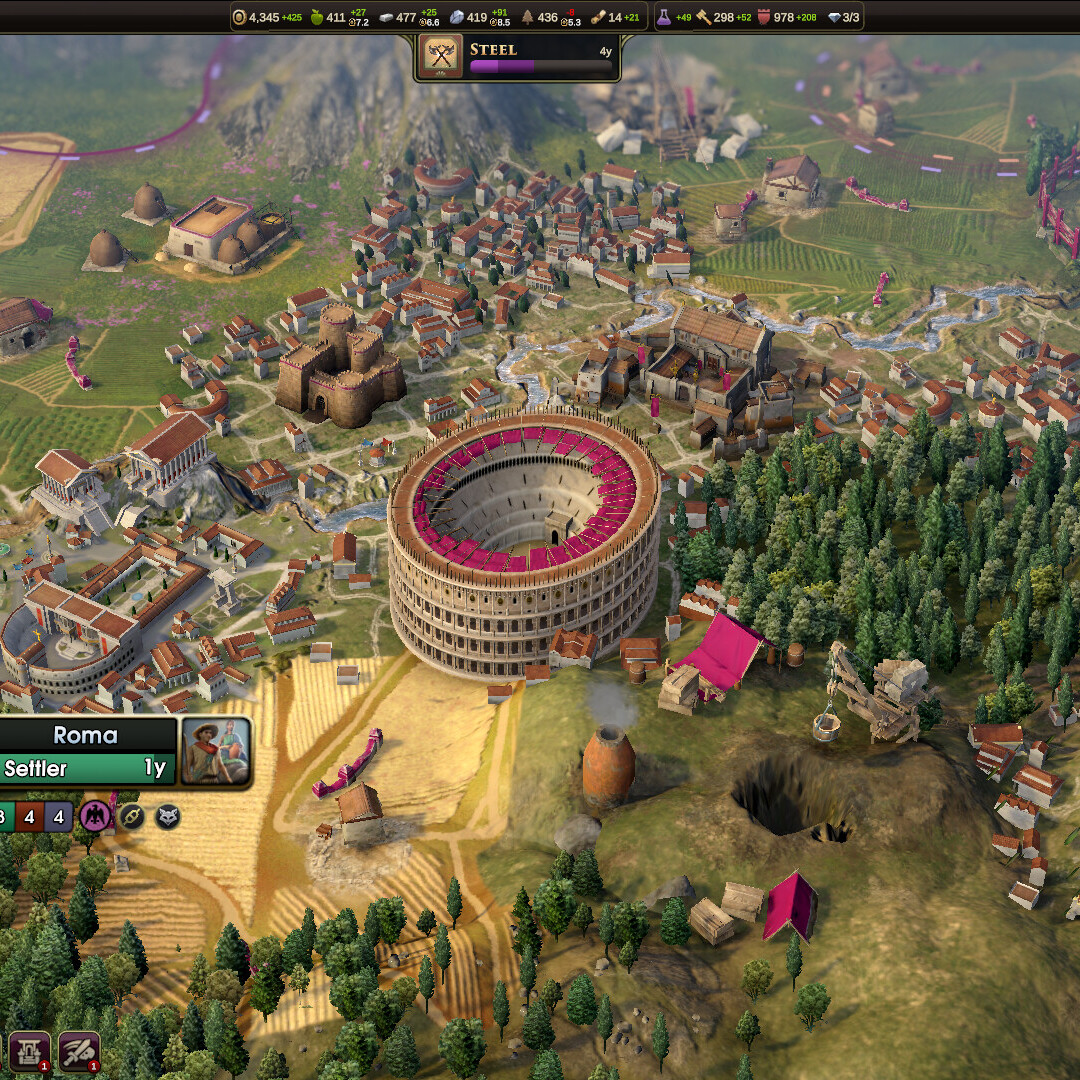This screenshot has width=1080, height=1080.
Task: Click the green apple food resource
Action: [319, 17]
